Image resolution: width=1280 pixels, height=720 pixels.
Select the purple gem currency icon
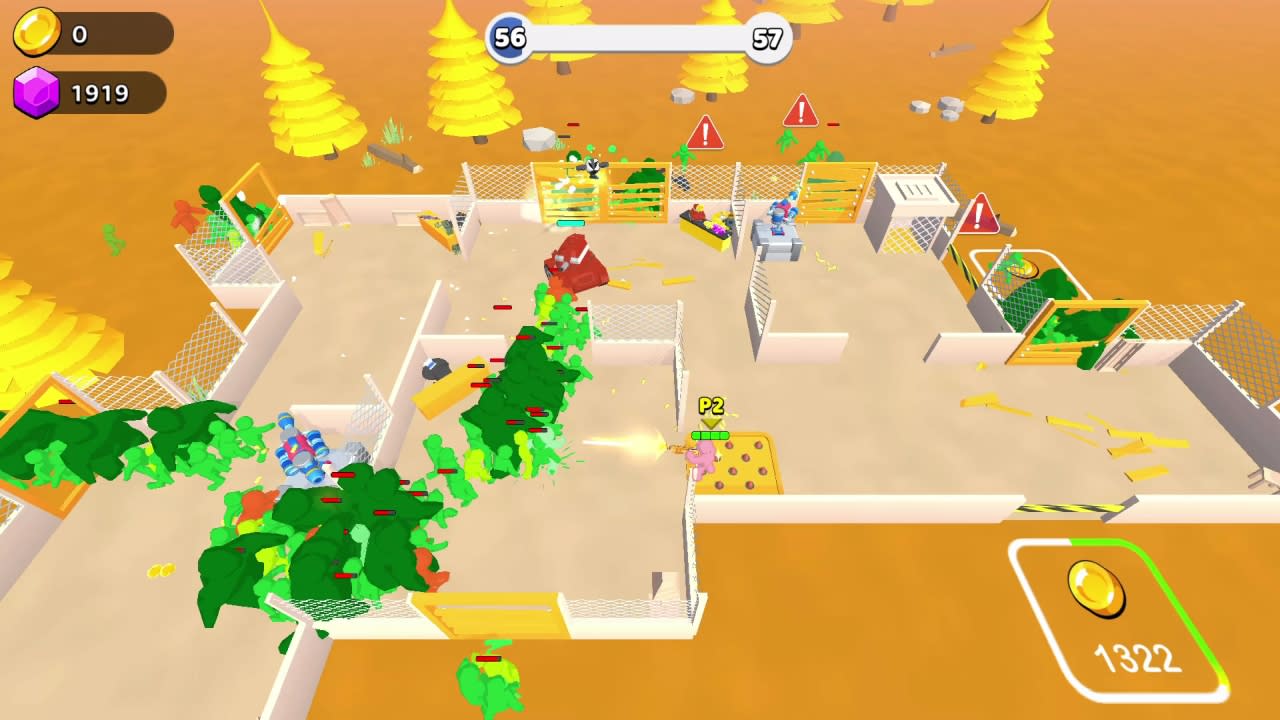(38, 92)
